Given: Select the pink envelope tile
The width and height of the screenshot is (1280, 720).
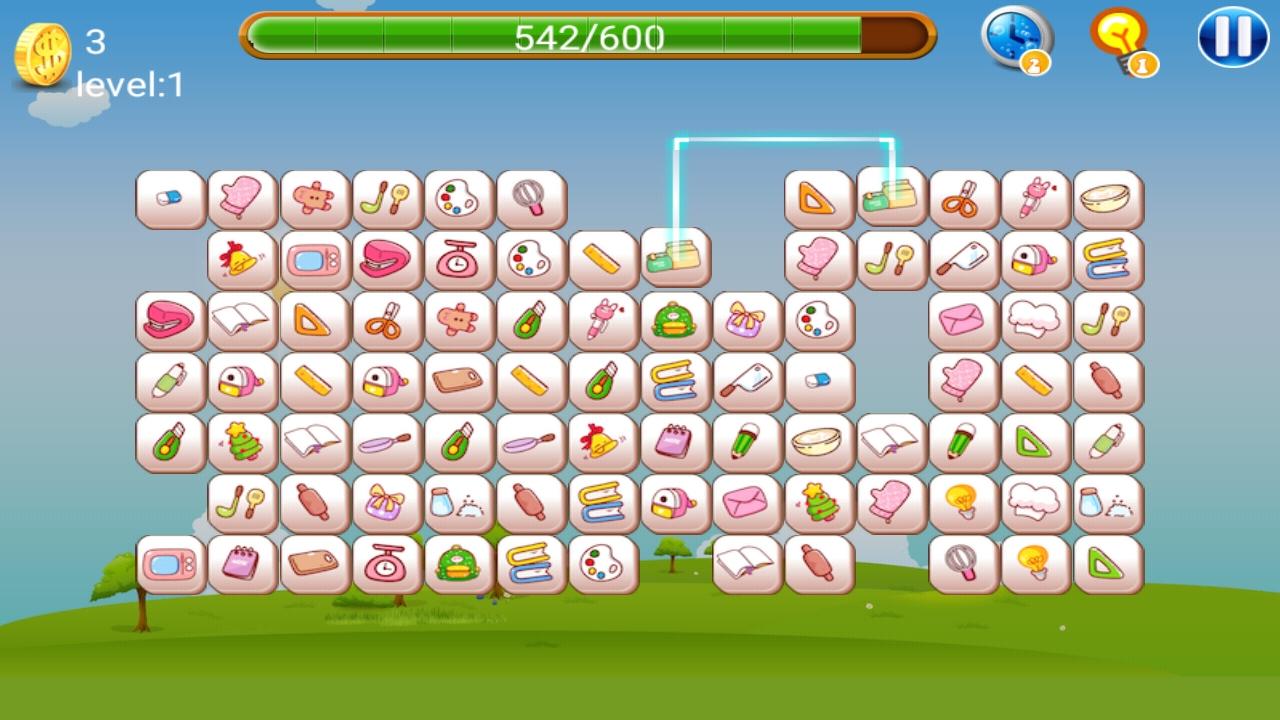Looking at the screenshot, I should point(963,320).
